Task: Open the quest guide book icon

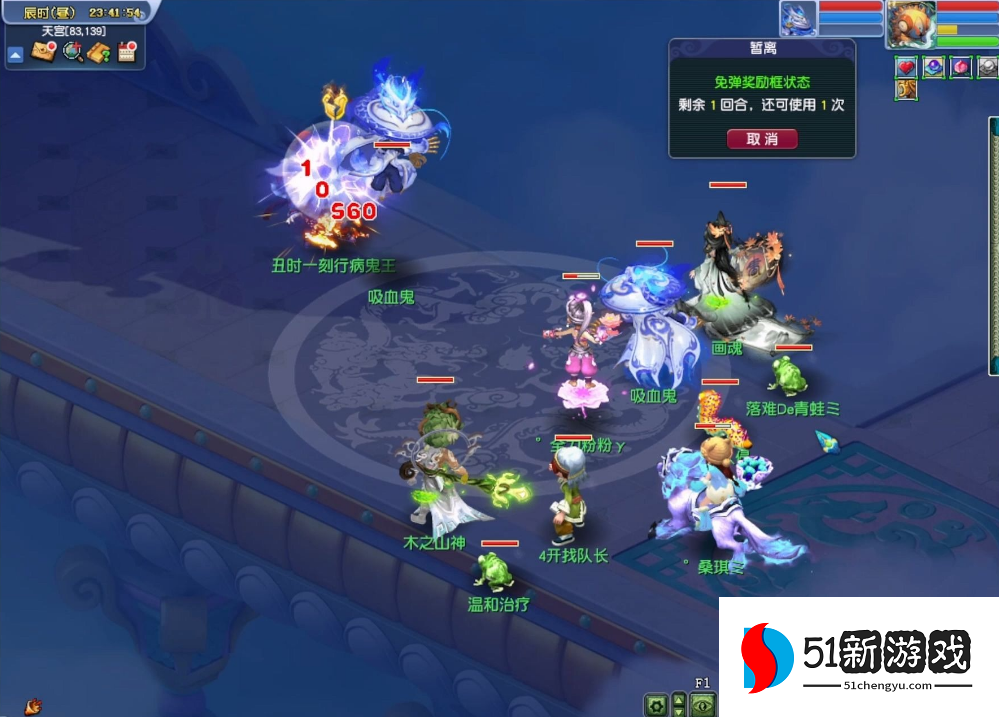Action: 99,53
